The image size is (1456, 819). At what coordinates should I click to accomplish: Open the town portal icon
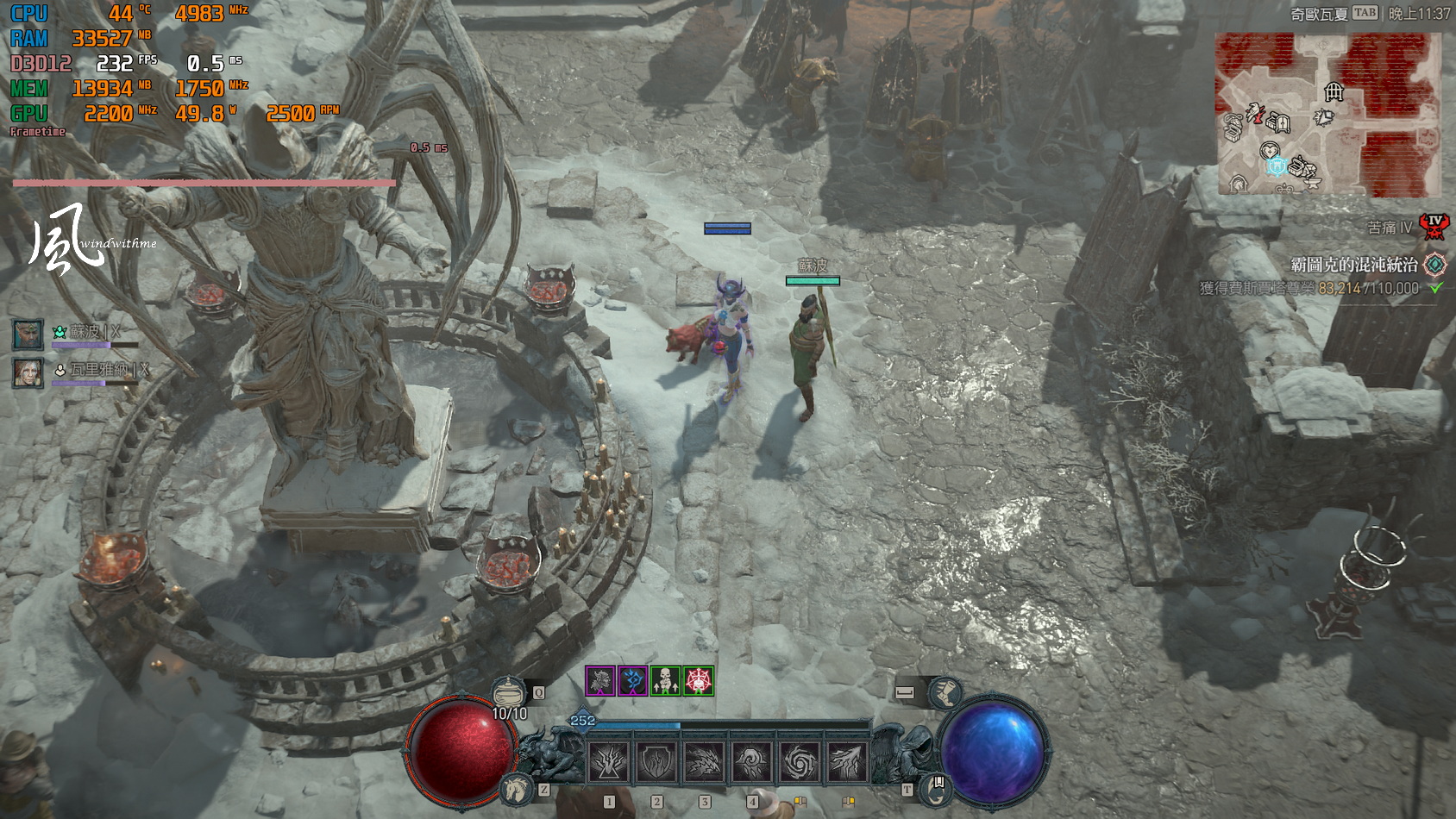(x=935, y=786)
